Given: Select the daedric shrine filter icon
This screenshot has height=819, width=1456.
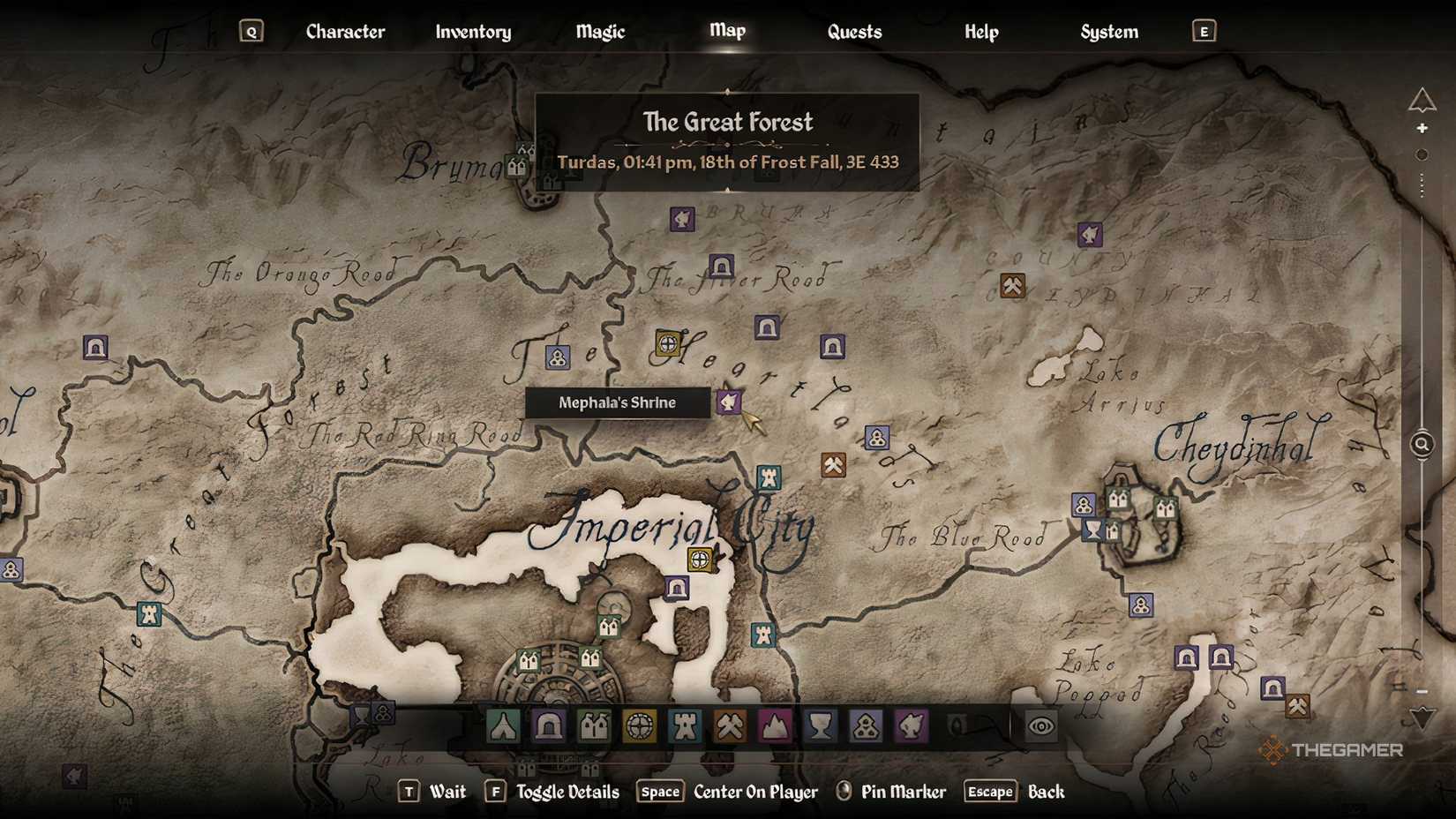Looking at the screenshot, I should click(912, 726).
